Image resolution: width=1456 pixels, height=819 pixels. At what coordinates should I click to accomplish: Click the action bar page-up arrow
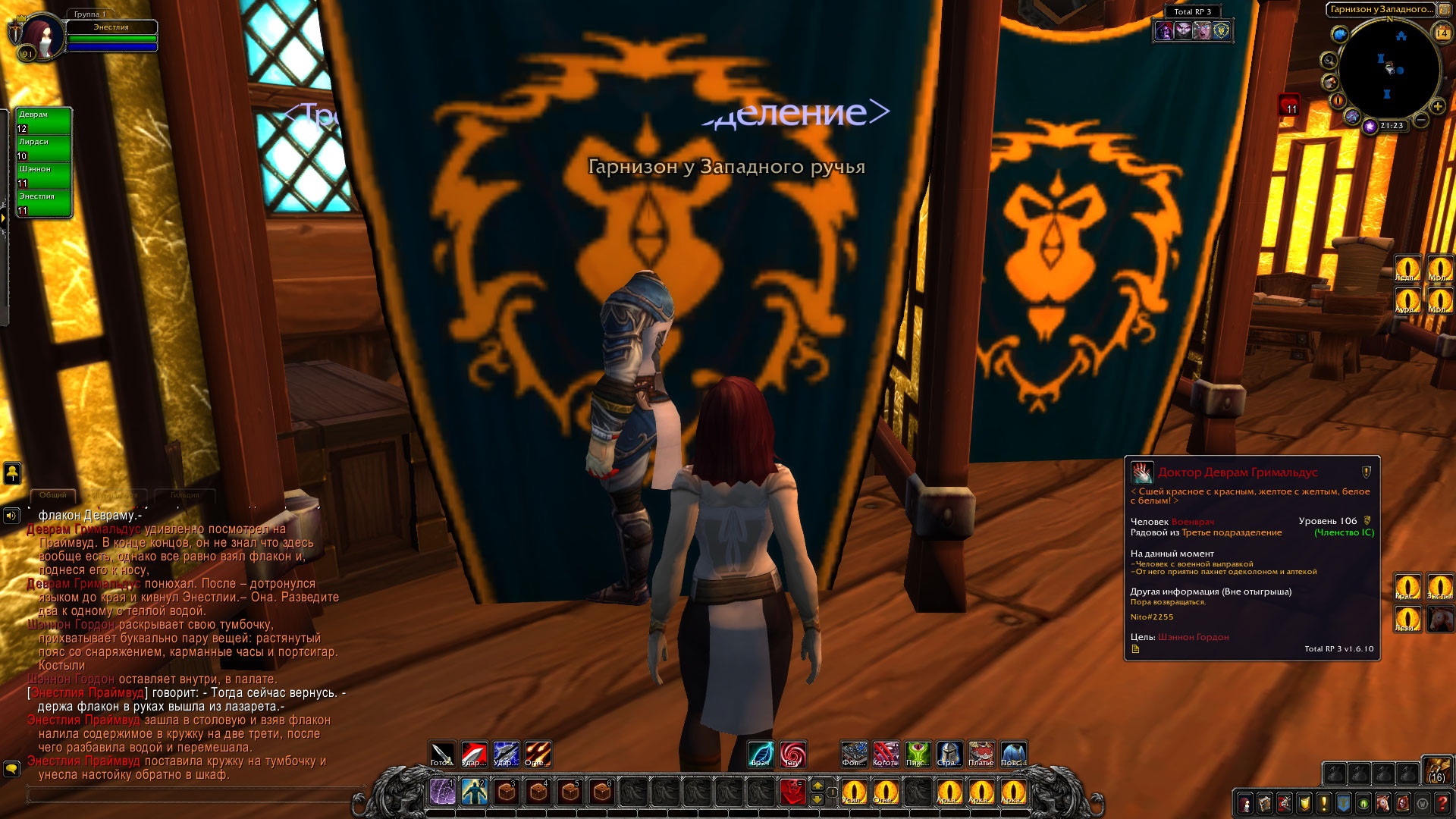pyautogui.click(x=817, y=785)
